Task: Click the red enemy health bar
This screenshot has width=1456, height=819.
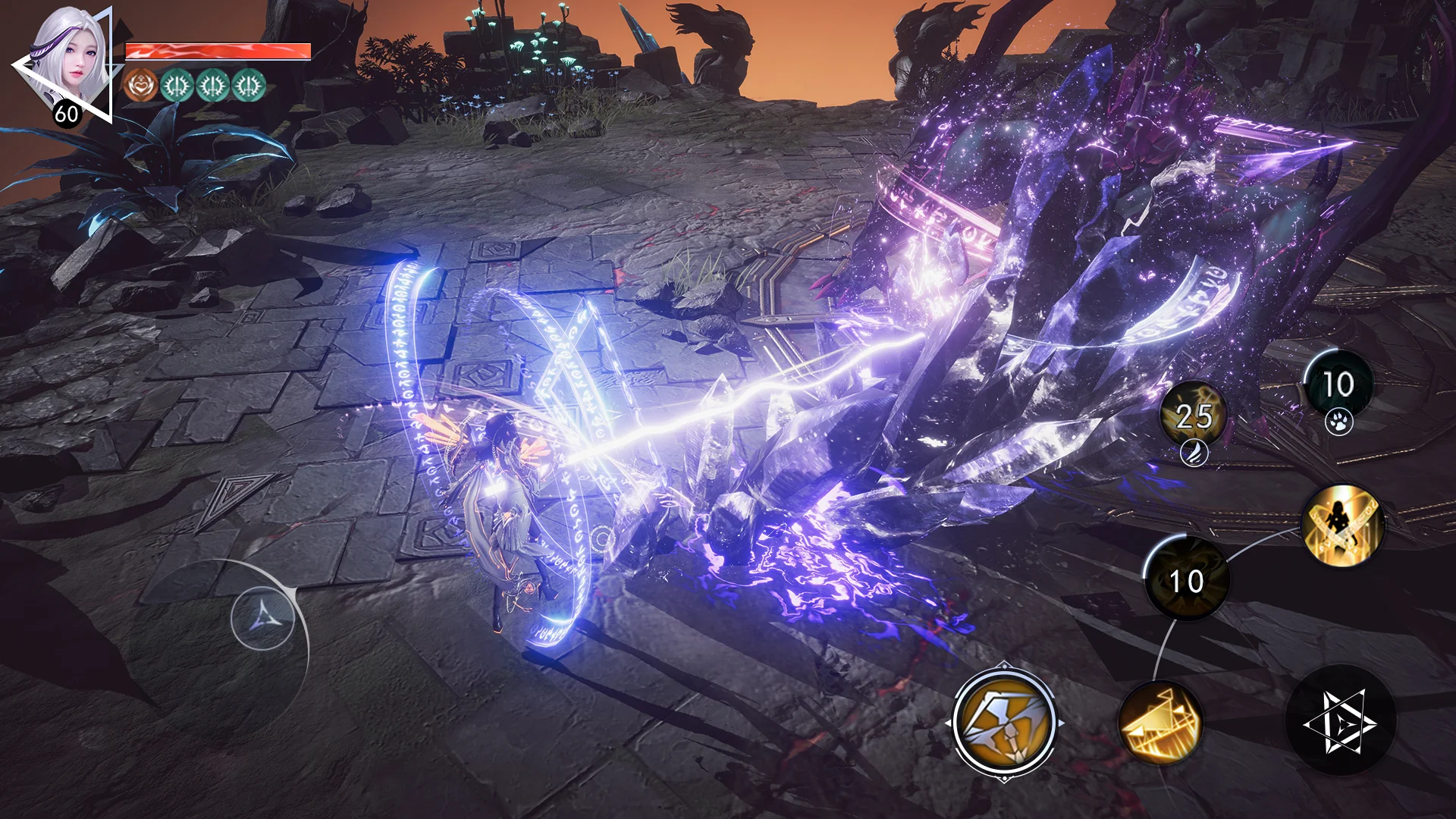Action: click(218, 52)
